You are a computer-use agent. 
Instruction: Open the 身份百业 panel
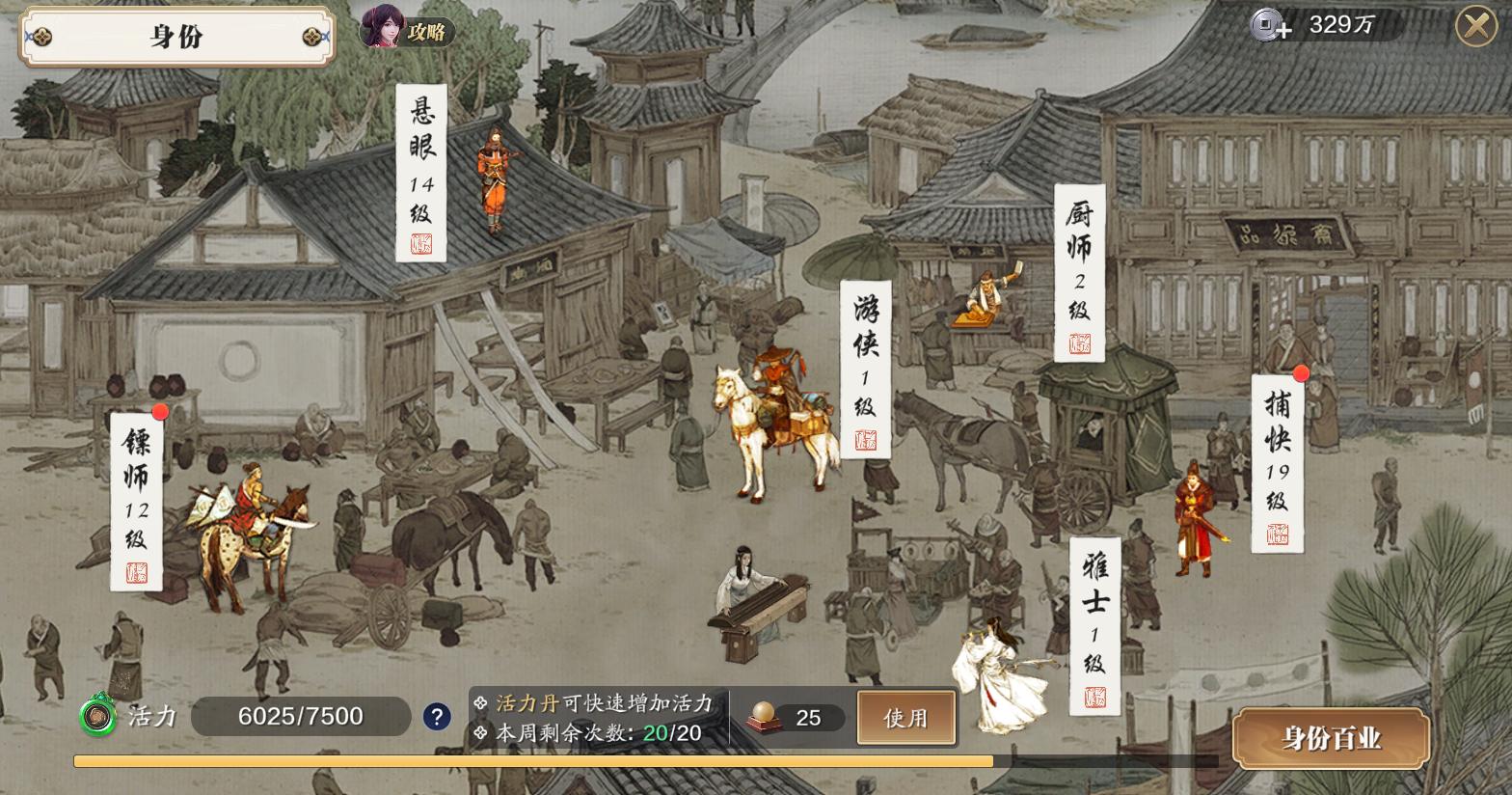point(1331,738)
